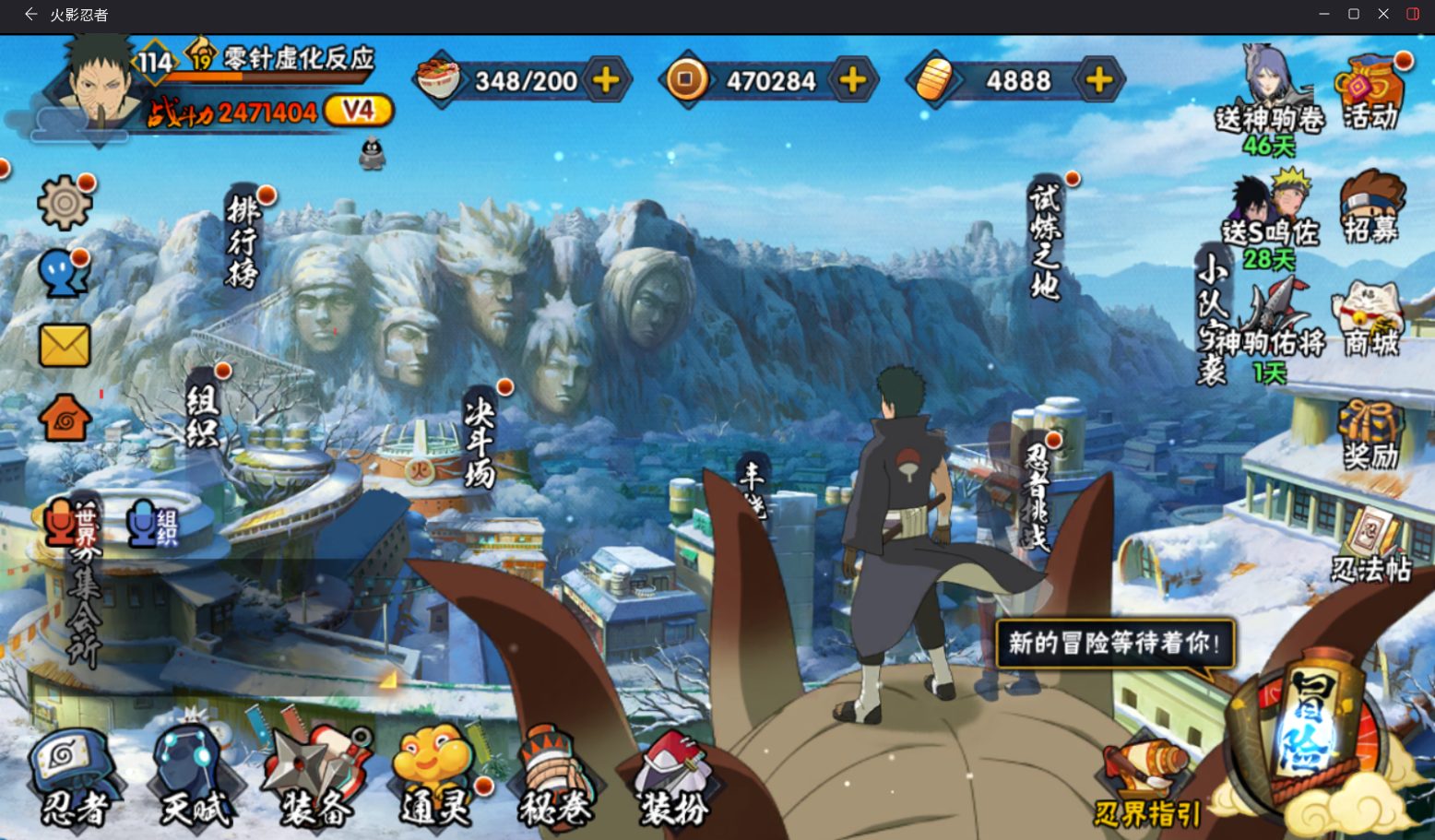
Task: Open the 通灵 summoning menu
Action: click(434, 779)
